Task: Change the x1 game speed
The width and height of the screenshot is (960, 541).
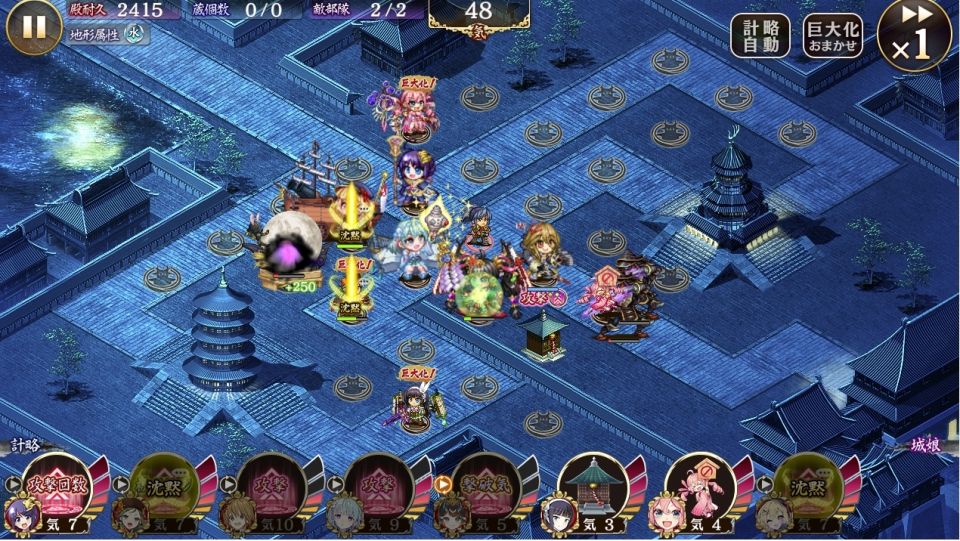Action: click(914, 36)
